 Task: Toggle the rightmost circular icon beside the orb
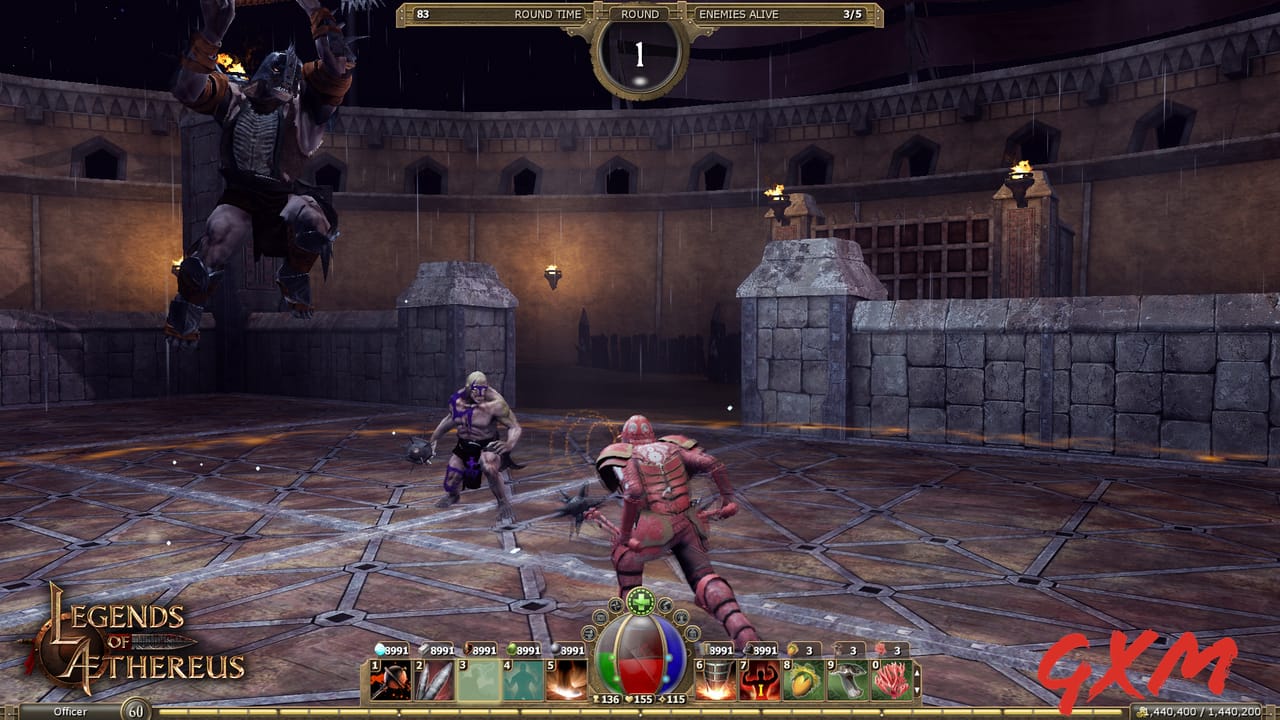pos(692,635)
